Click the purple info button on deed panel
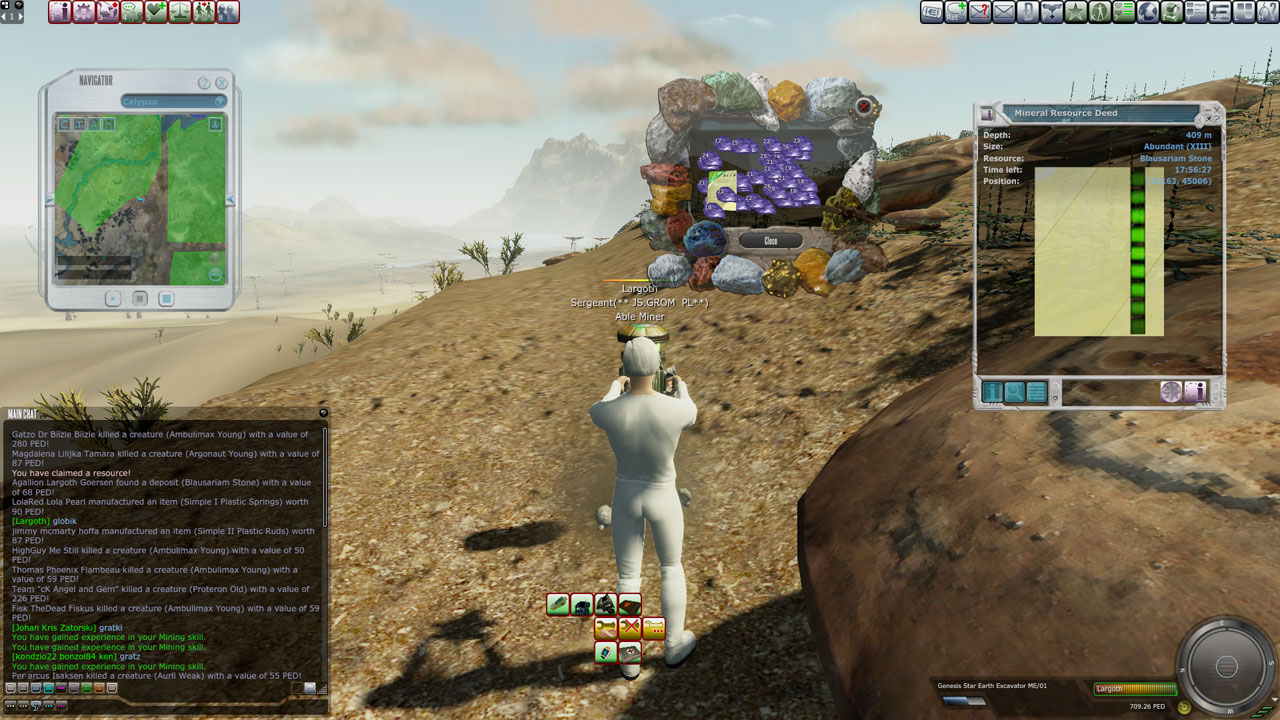Image resolution: width=1280 pixels, height=720 pixels. click(x=1195, y=392)
